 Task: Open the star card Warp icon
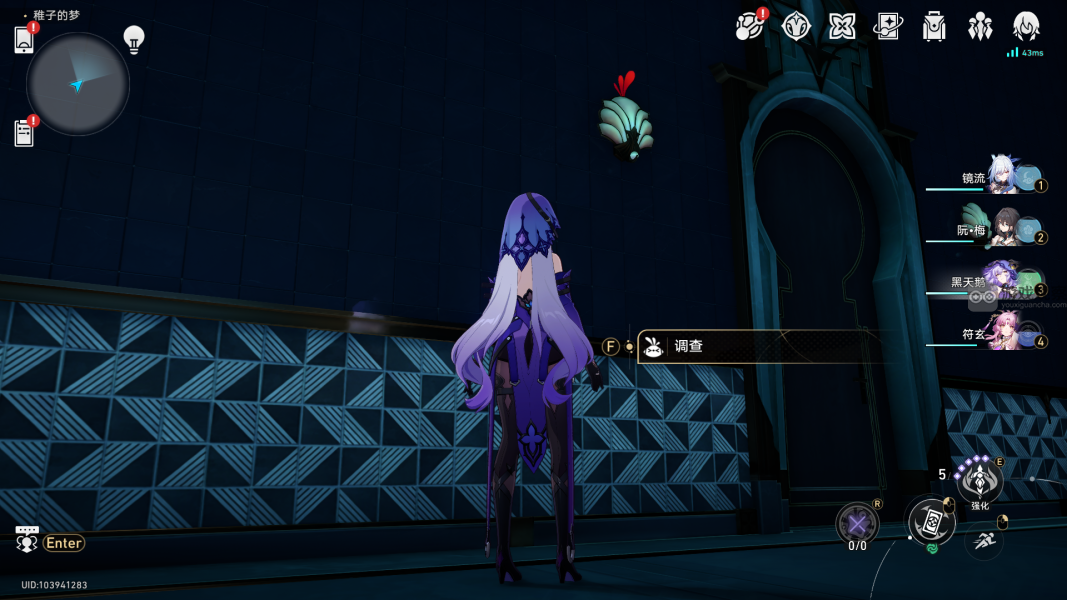pyautogui.click(x=888, y=27)
